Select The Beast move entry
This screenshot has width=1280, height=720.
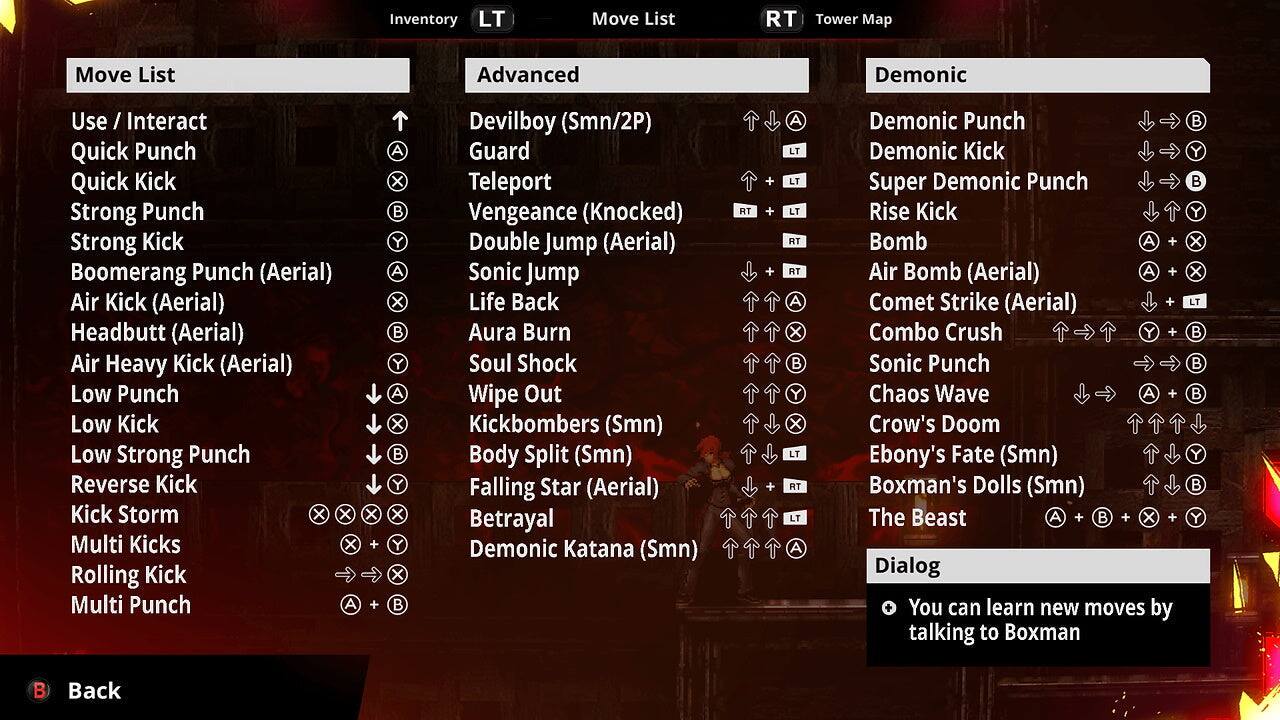[x=918, y=518]
